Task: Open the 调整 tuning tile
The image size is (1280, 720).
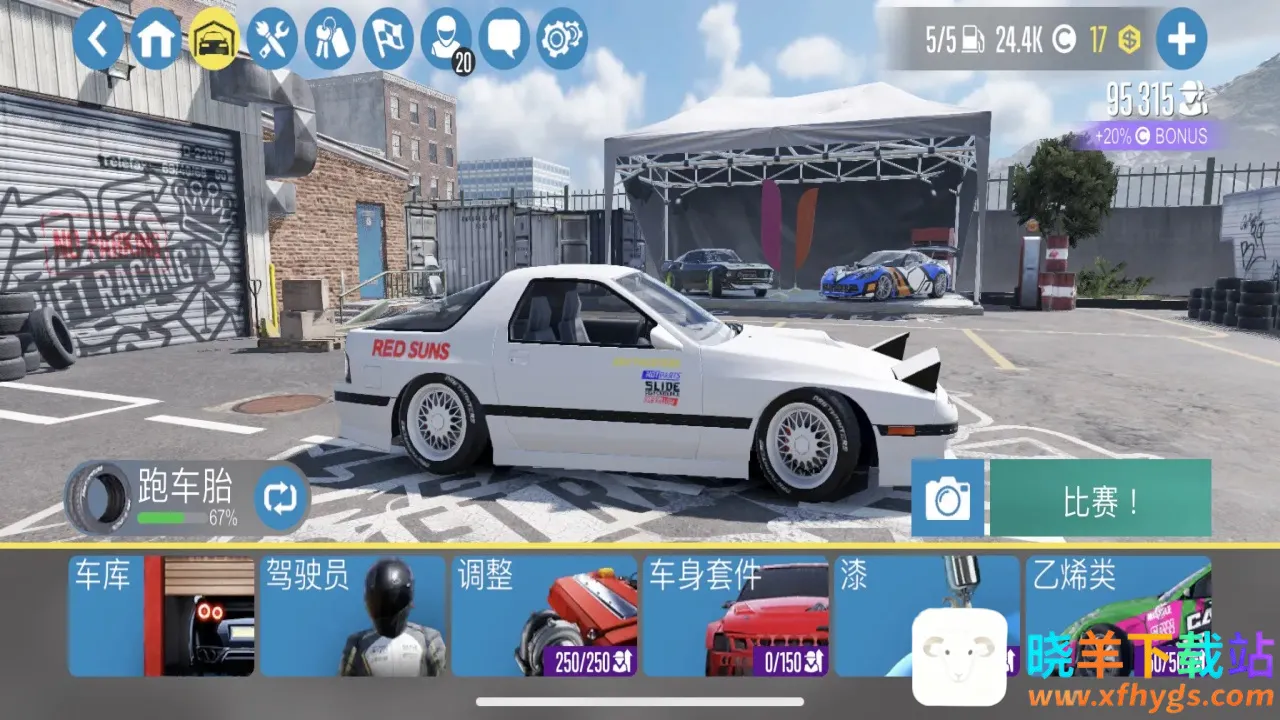Action: [x=544, y=616]
